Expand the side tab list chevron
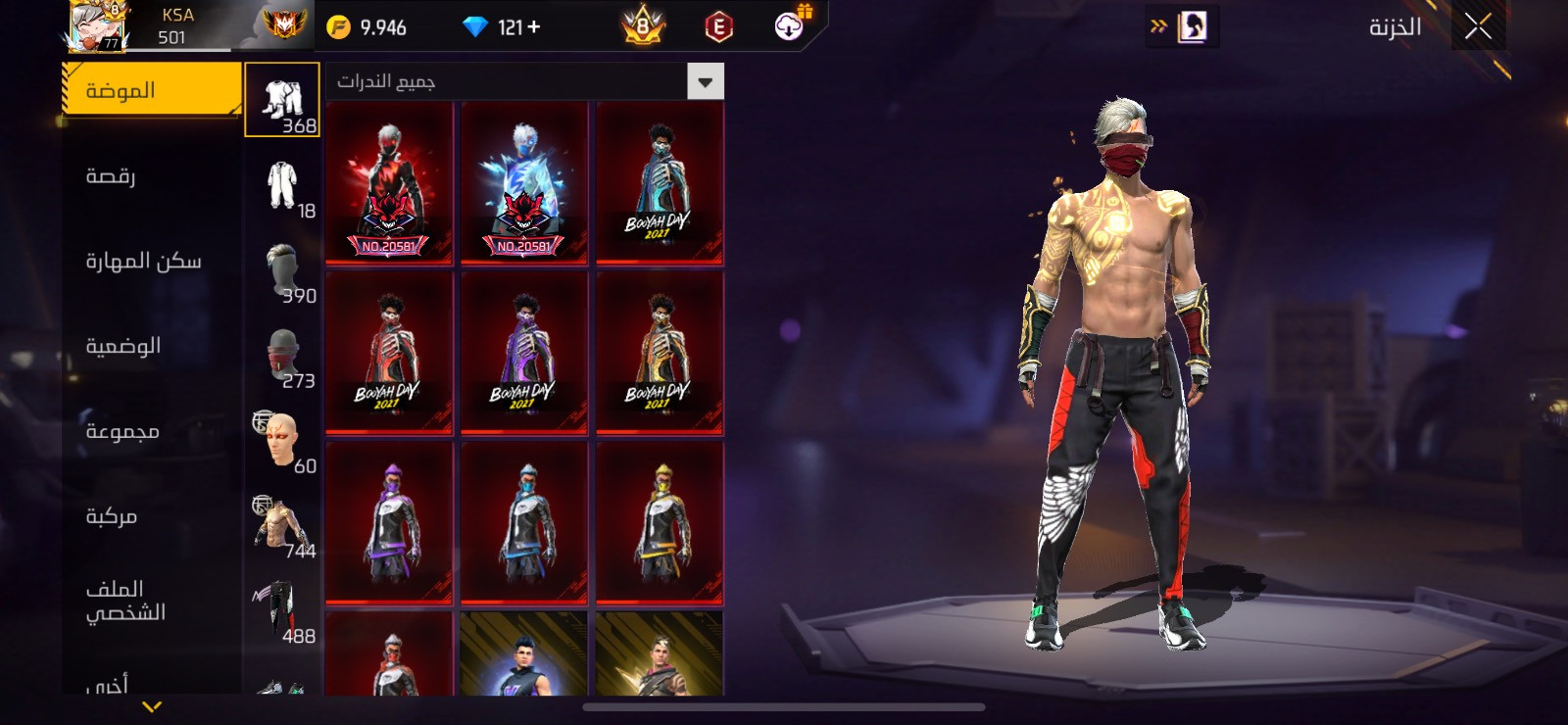The image size is (1568, 725). click(152, 705)
